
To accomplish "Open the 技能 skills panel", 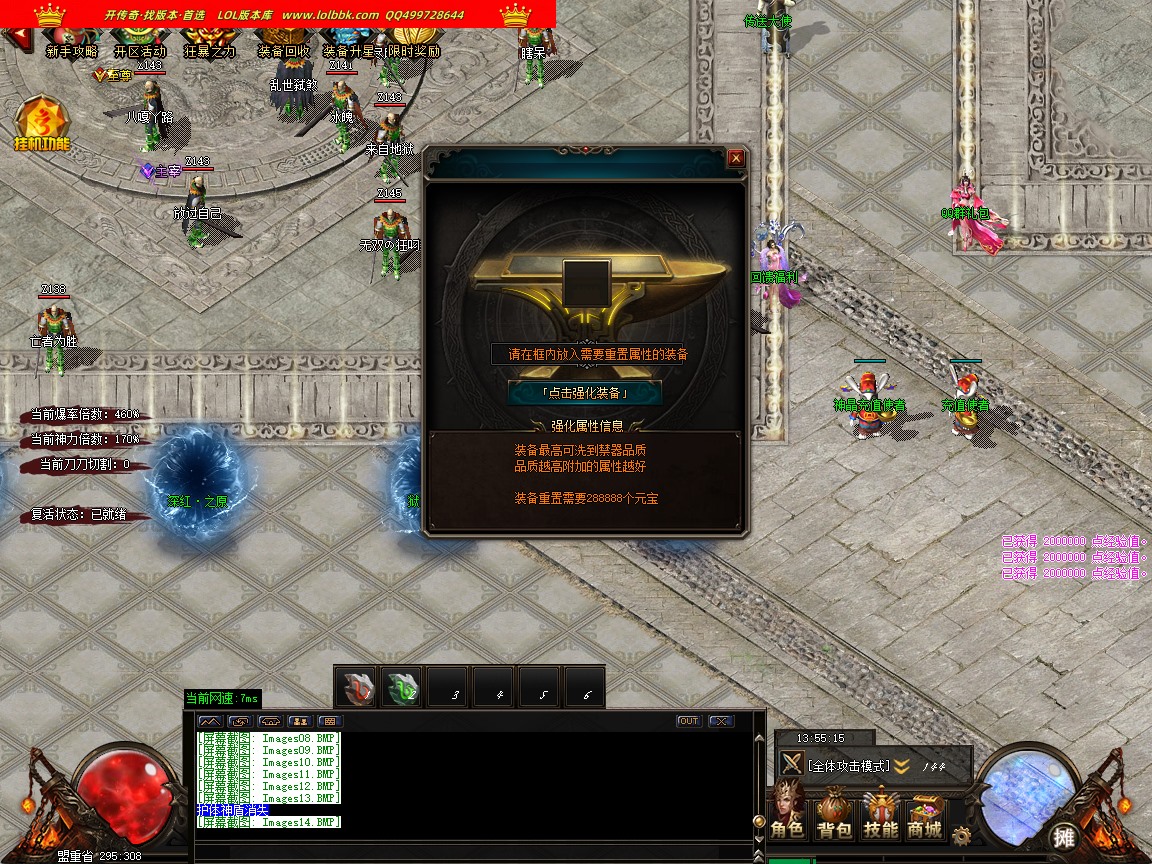I will [880, 815].
